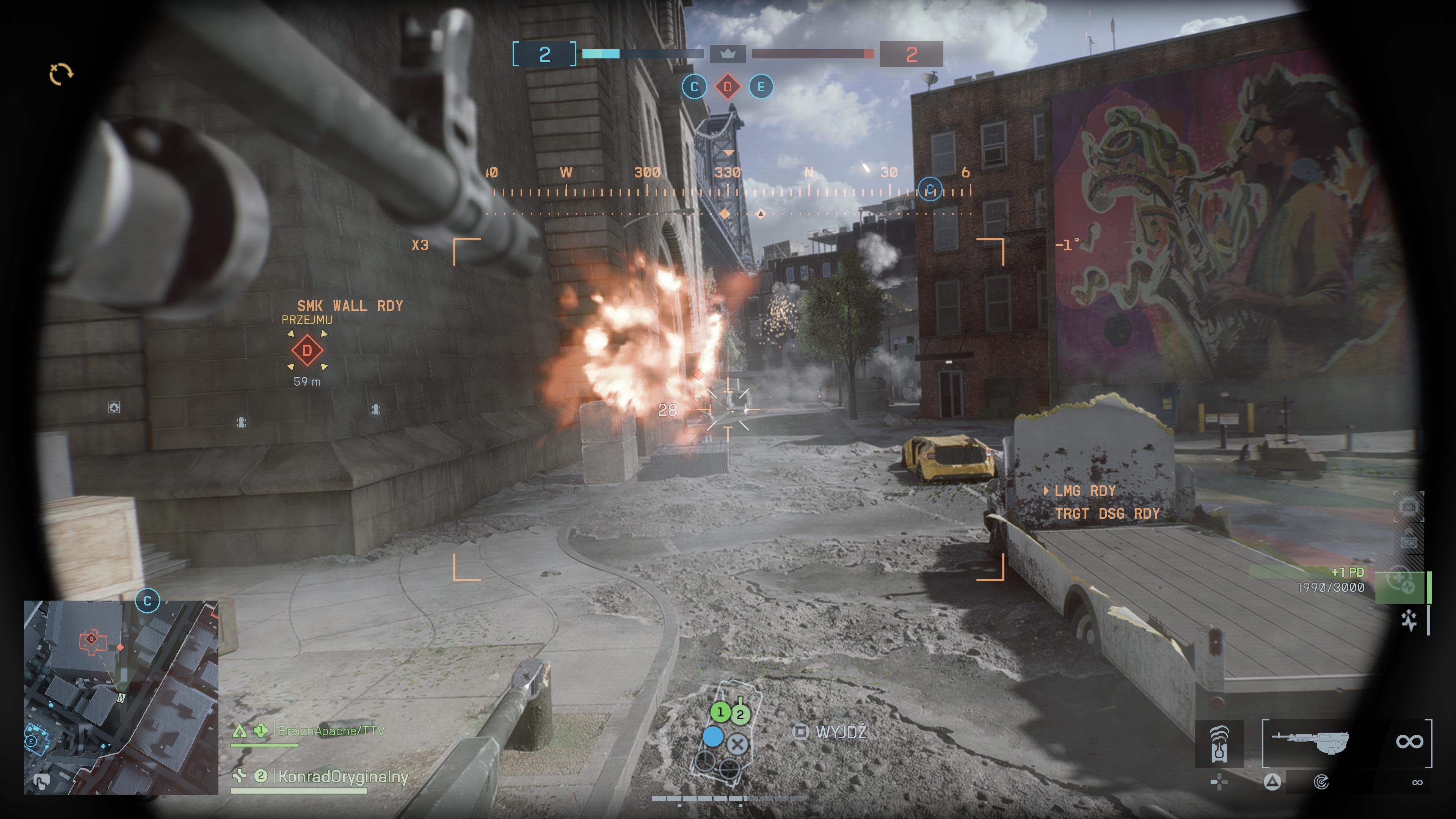Select objective E icon in top bar
This screenshot has width=1456, height=819.
(x=761, y=87)
